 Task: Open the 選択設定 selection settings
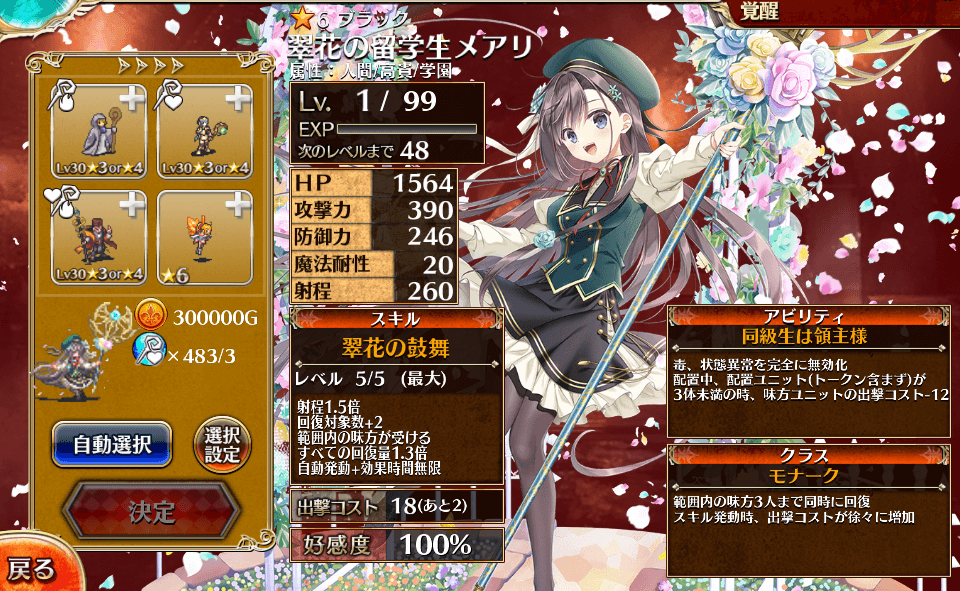click(222, 445)
